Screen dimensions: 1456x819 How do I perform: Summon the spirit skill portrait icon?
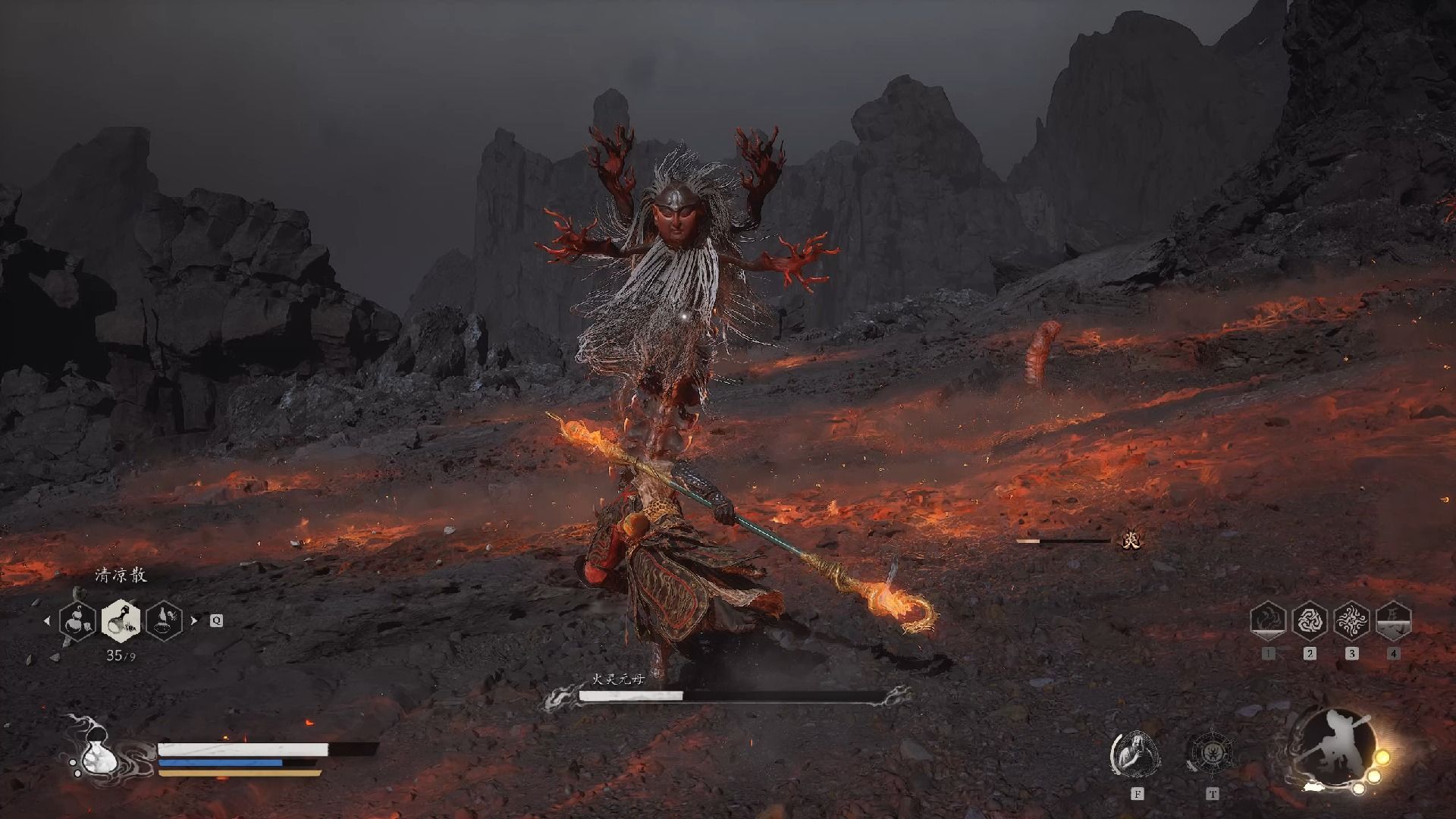coord(1136,755)
